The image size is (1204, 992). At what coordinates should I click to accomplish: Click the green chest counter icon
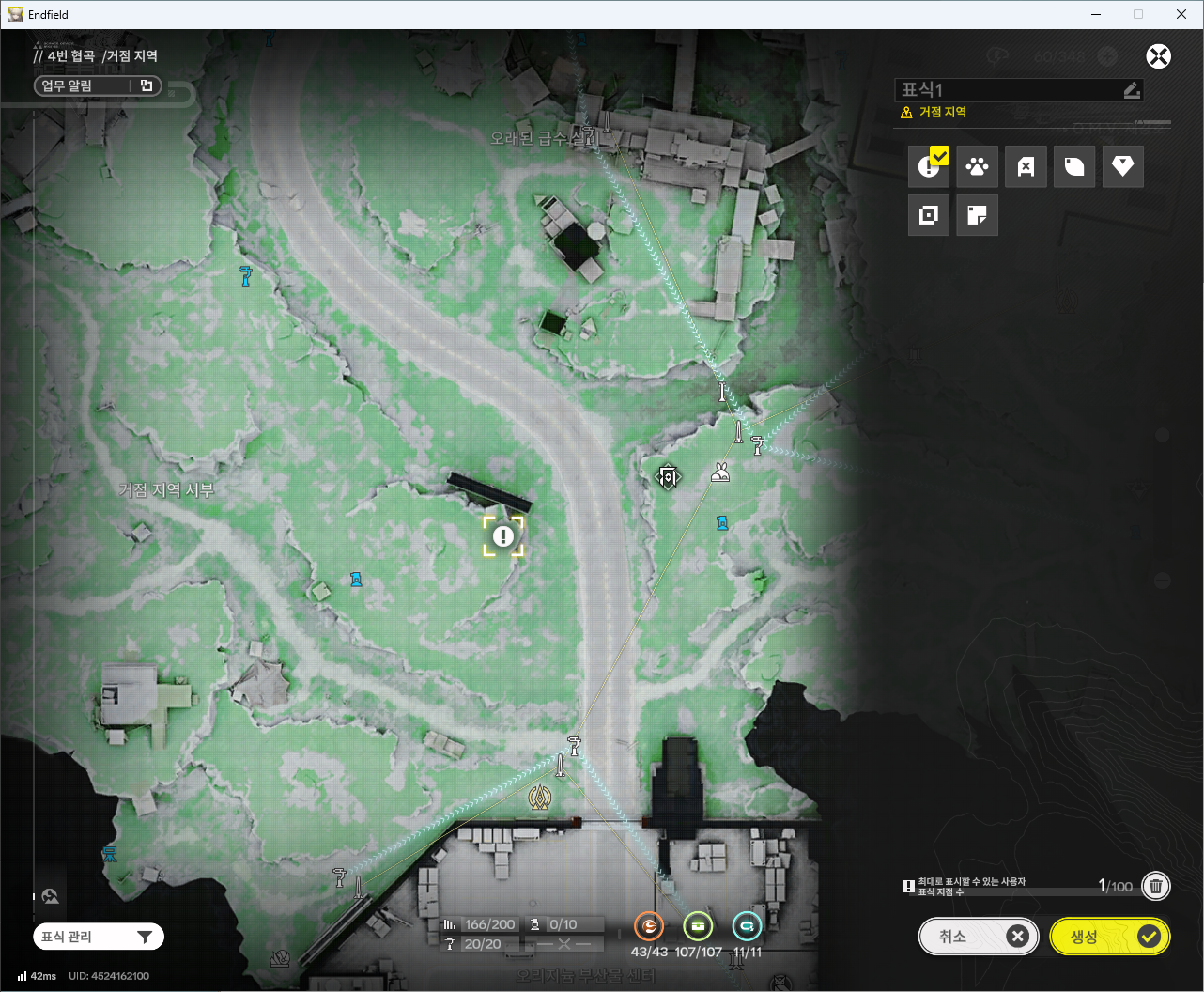(698, 926)
